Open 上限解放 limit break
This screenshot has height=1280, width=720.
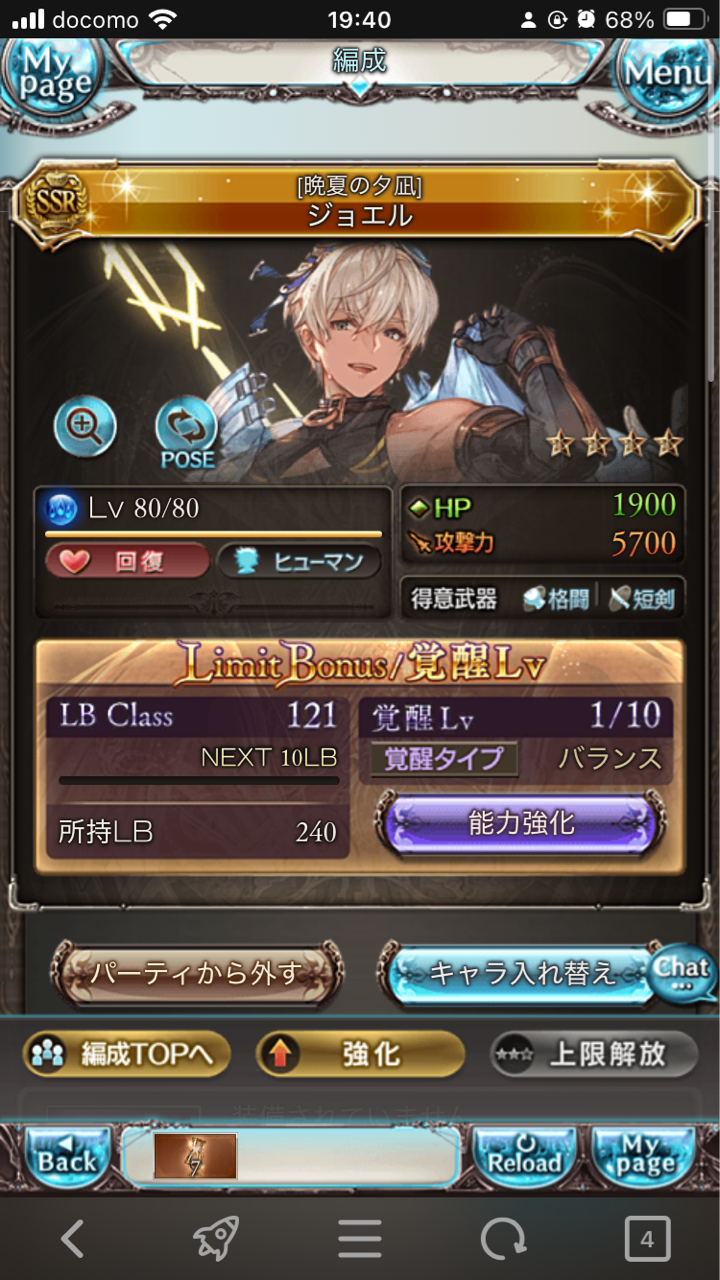(594, 1055)
